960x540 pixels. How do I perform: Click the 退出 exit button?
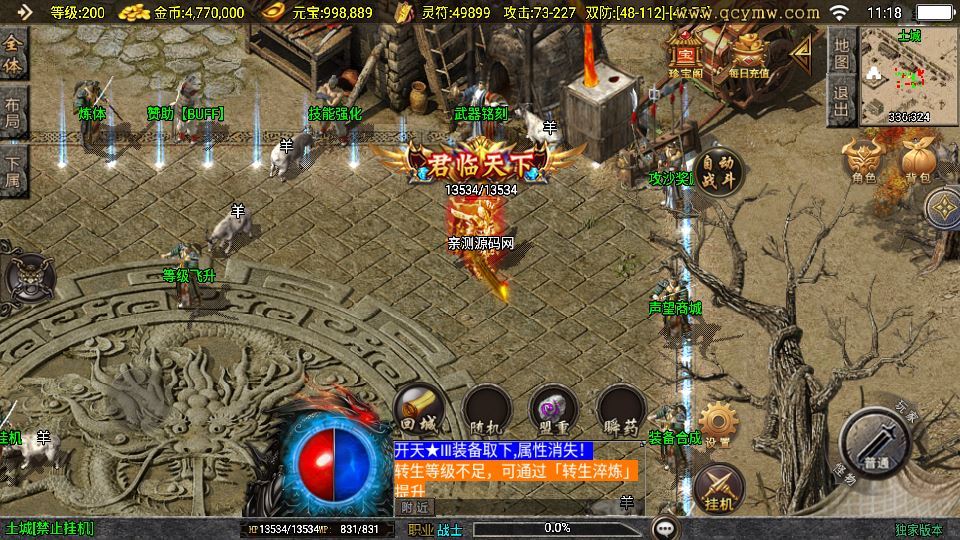(842, 101)
